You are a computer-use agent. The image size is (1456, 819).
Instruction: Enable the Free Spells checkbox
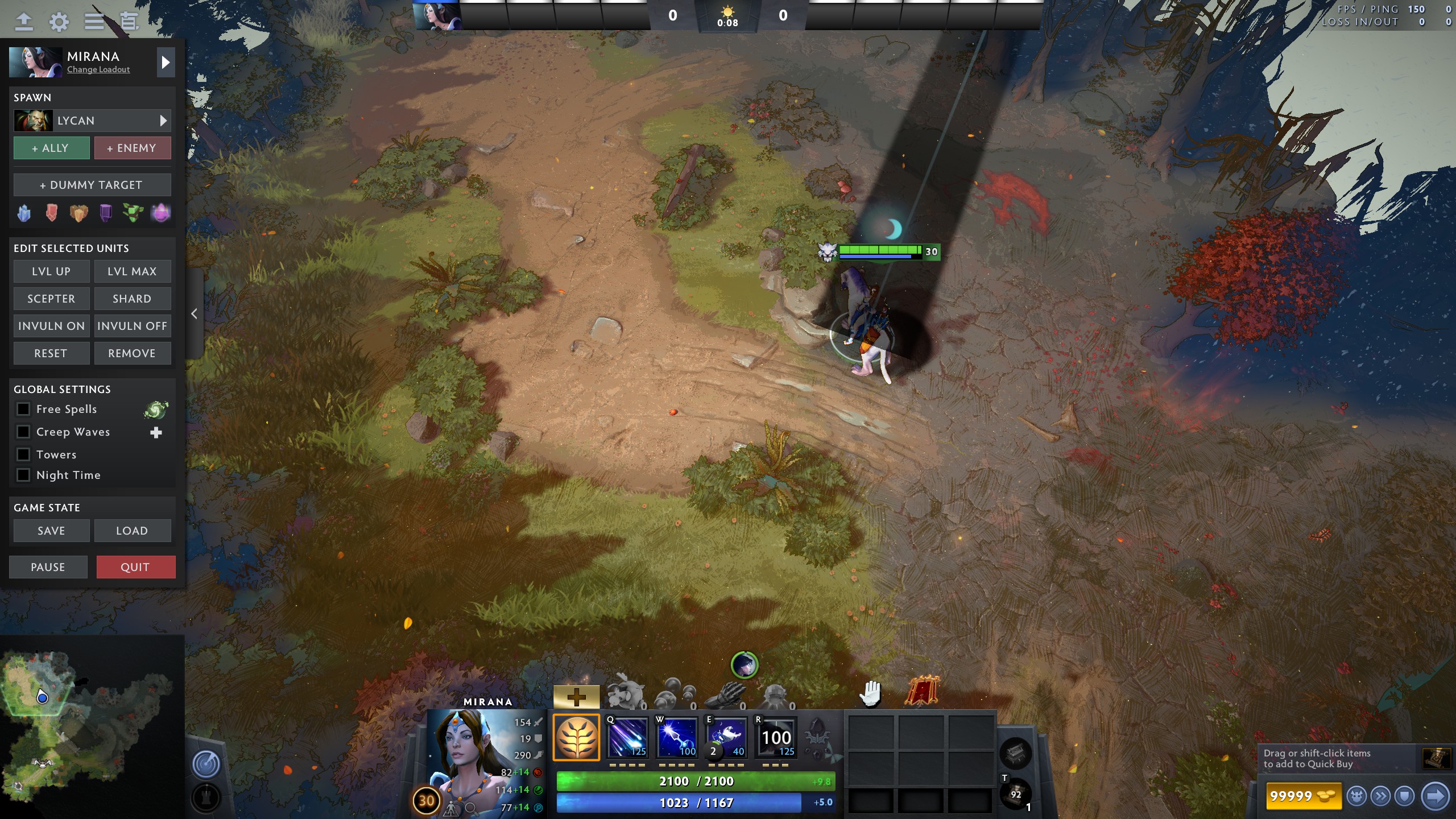click(x=23, y=408)
